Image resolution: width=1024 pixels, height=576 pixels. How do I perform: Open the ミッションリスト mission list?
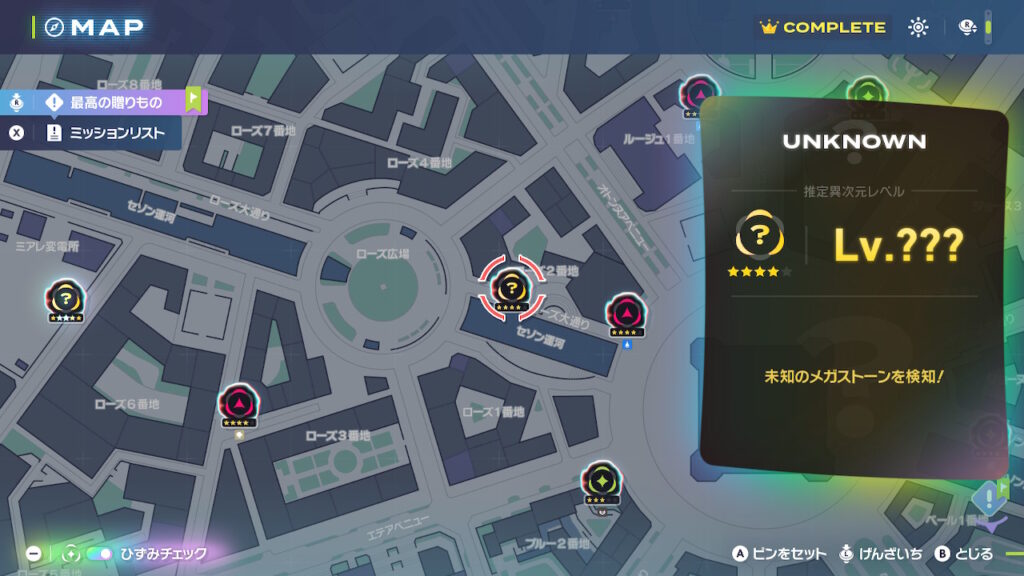pyautogui.click(x=116, y=133)
